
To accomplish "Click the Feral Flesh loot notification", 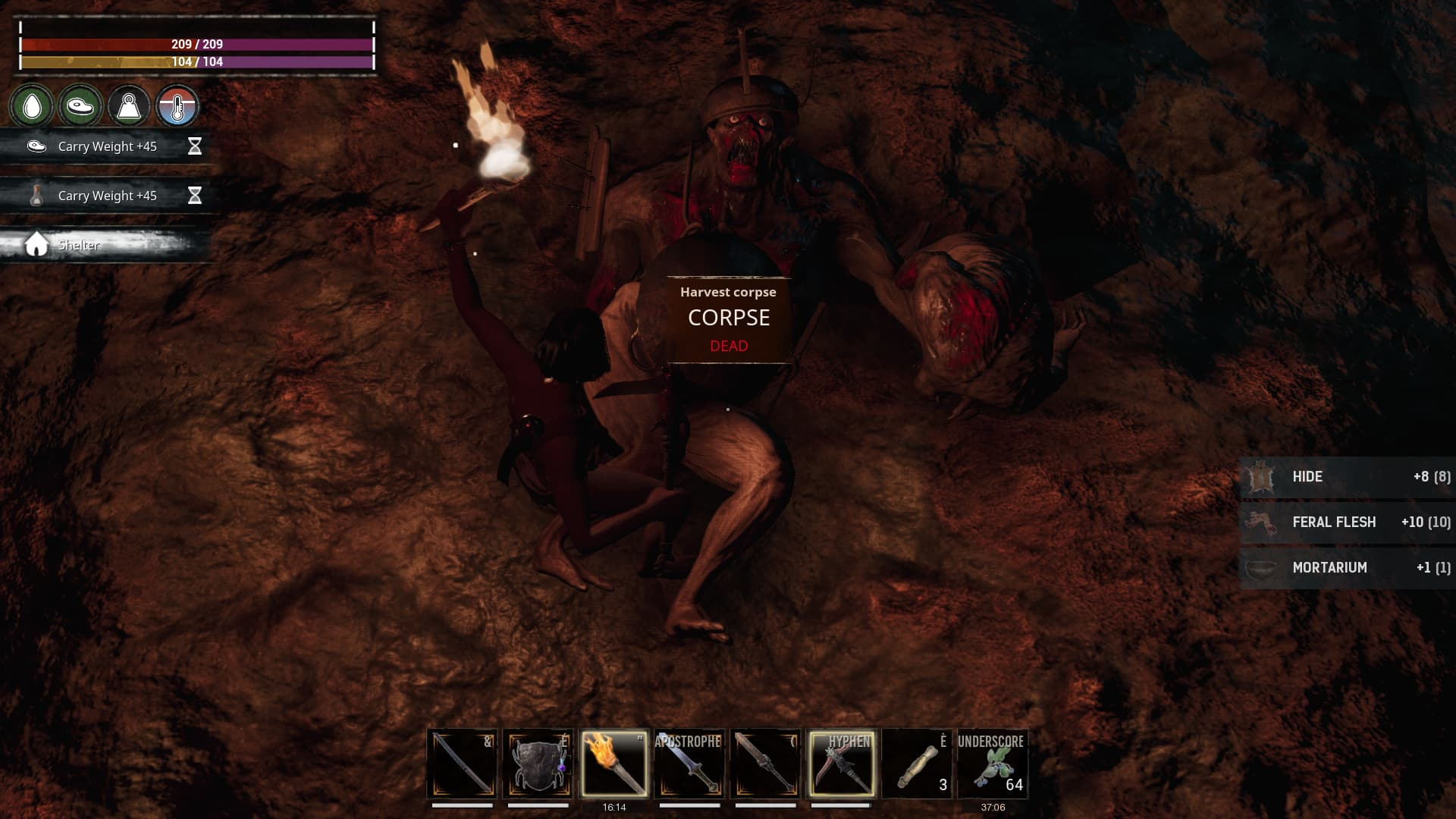I will point(1347,522).
